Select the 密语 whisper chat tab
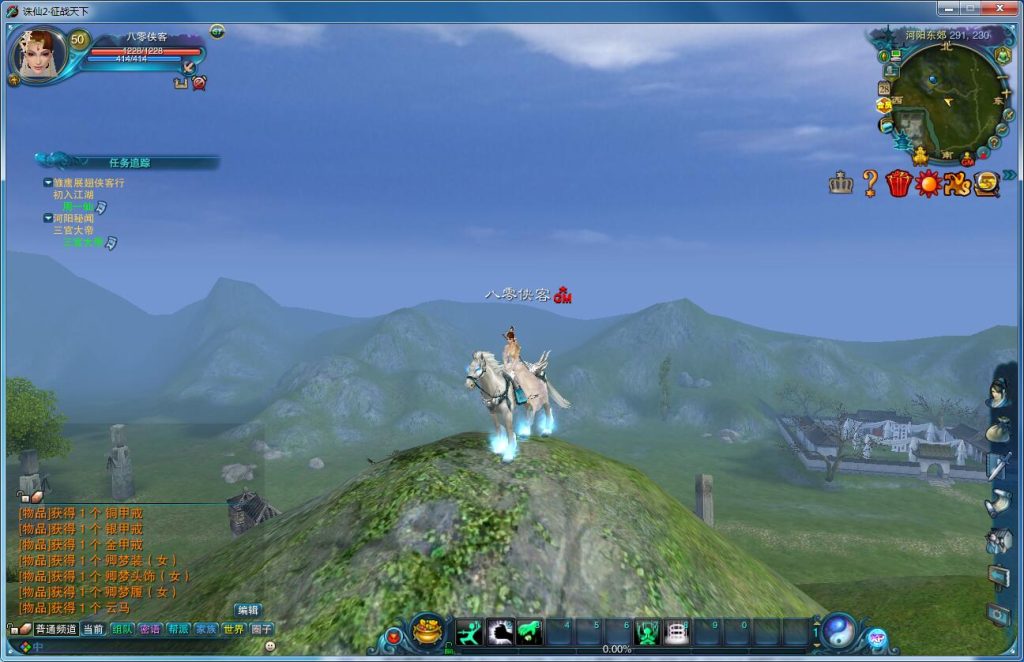 pyautogui.click(x=150, y=629)
